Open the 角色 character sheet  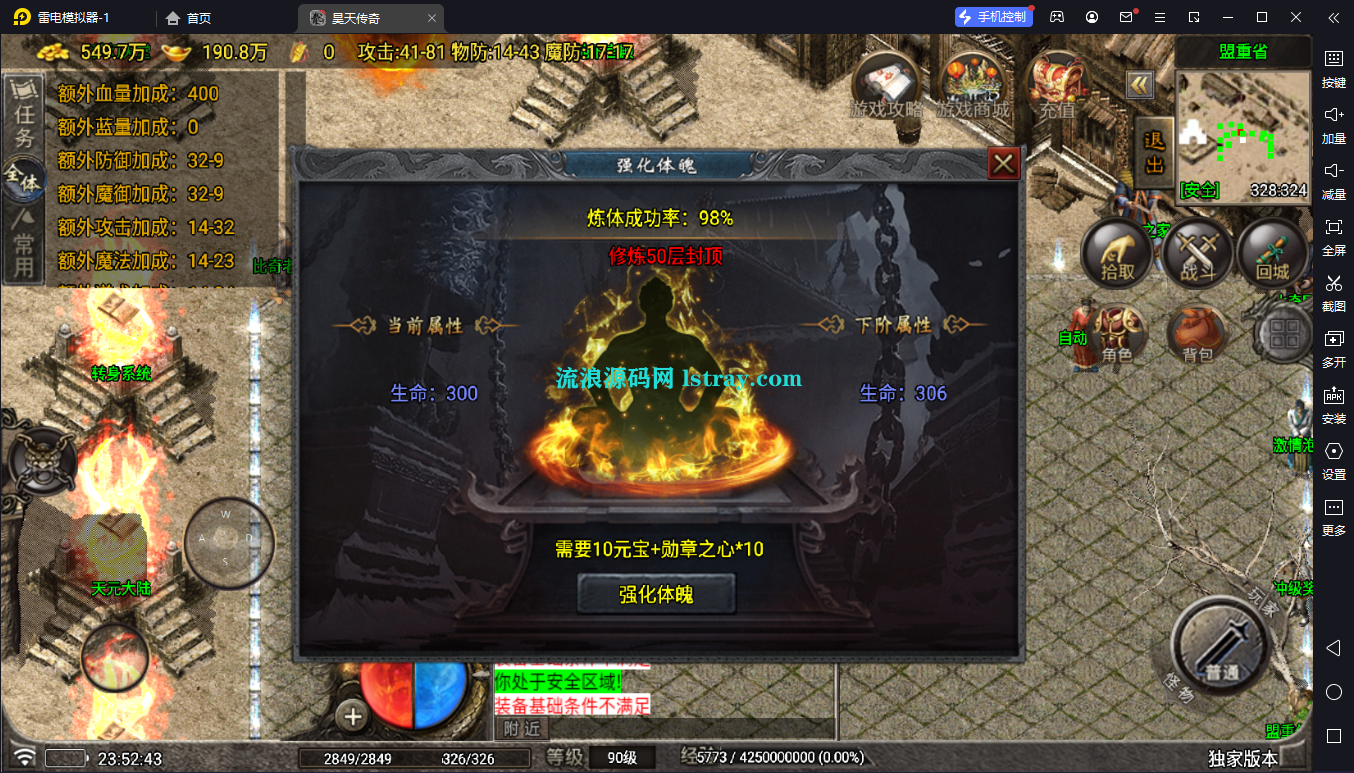[x=1119, y=334]
